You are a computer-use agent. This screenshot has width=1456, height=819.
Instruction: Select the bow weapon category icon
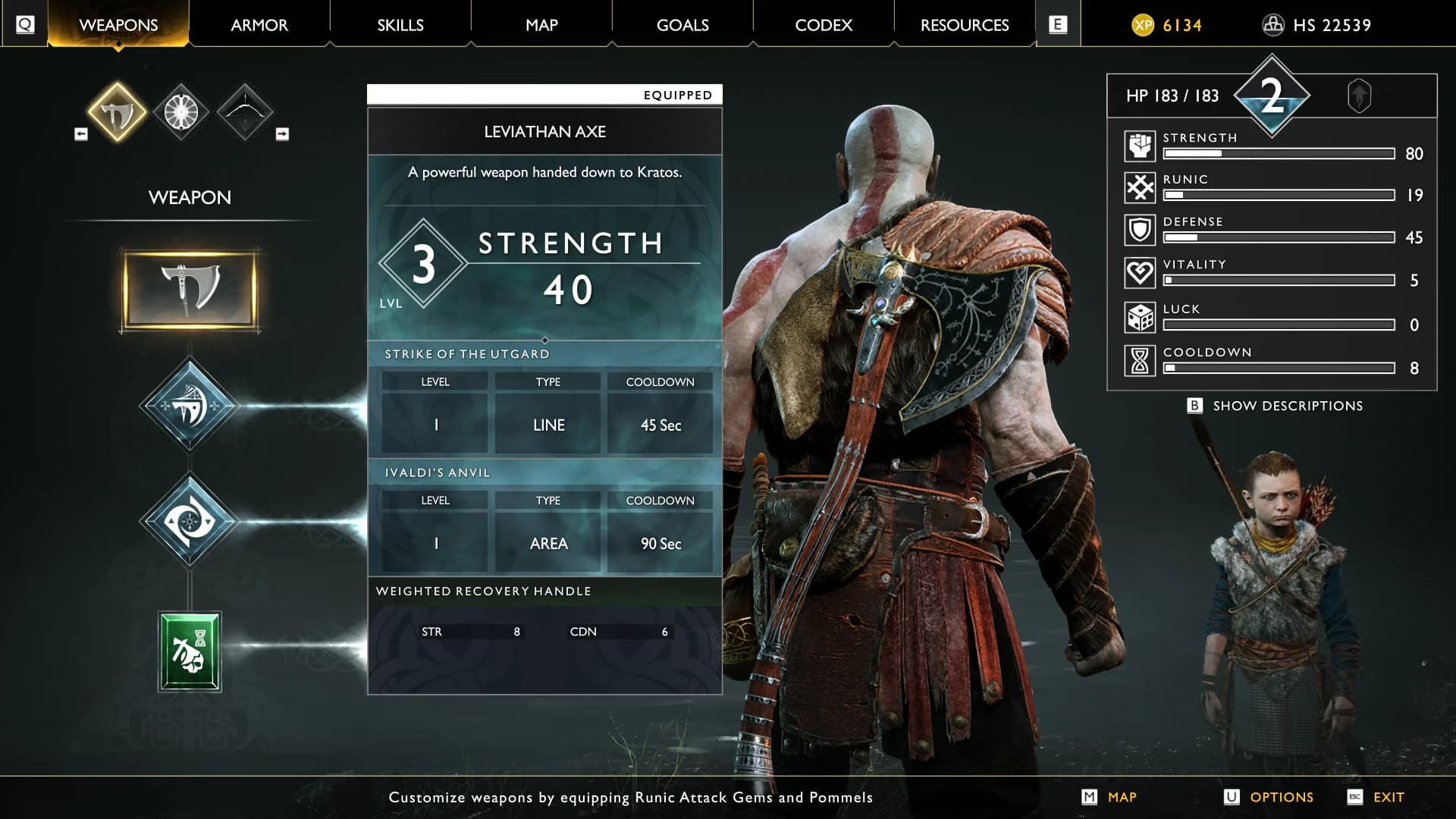pos(244,111)
